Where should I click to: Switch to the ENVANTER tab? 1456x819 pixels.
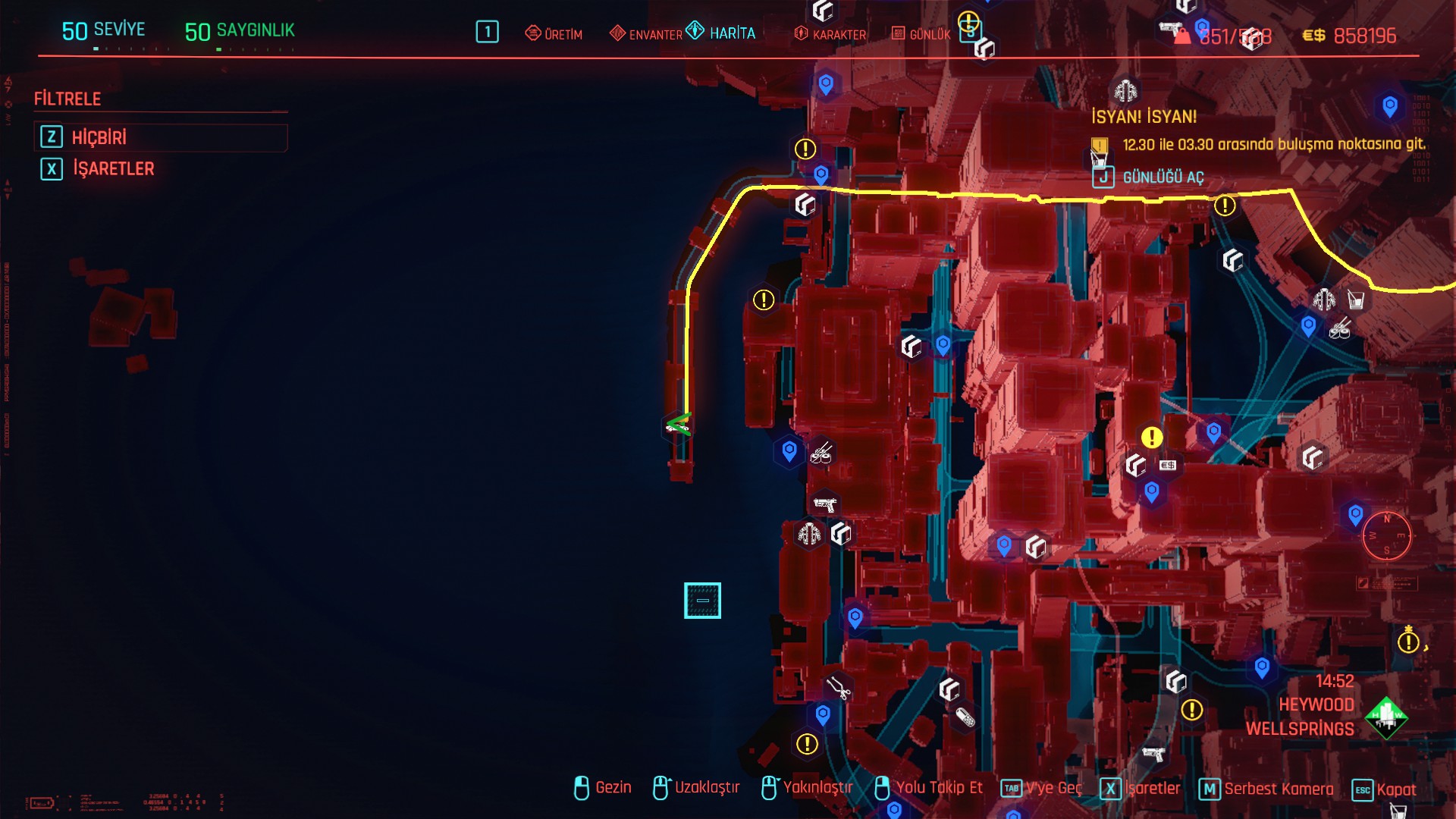[x=646, y=34]
